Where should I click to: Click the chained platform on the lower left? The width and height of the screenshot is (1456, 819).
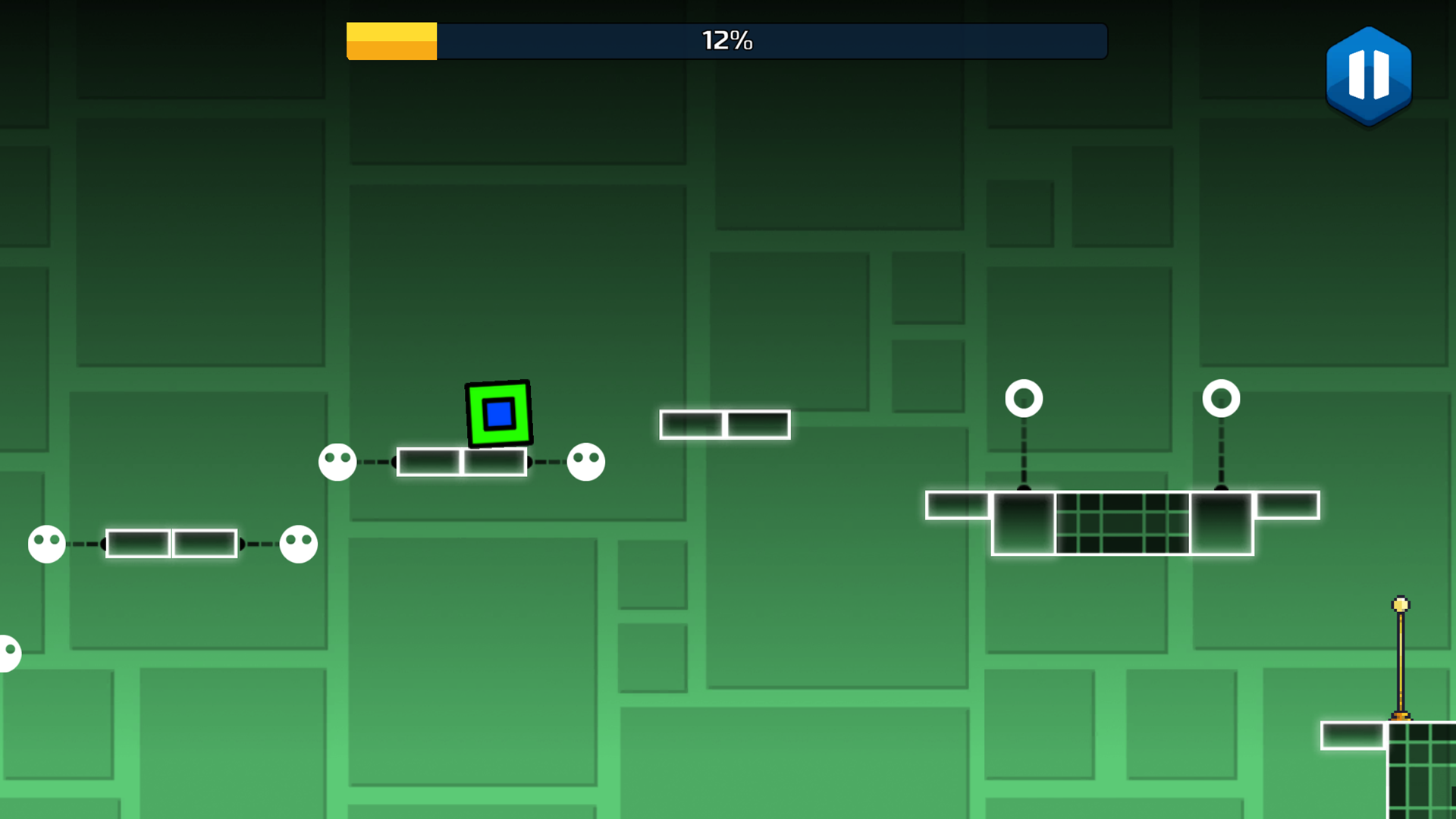171,542
